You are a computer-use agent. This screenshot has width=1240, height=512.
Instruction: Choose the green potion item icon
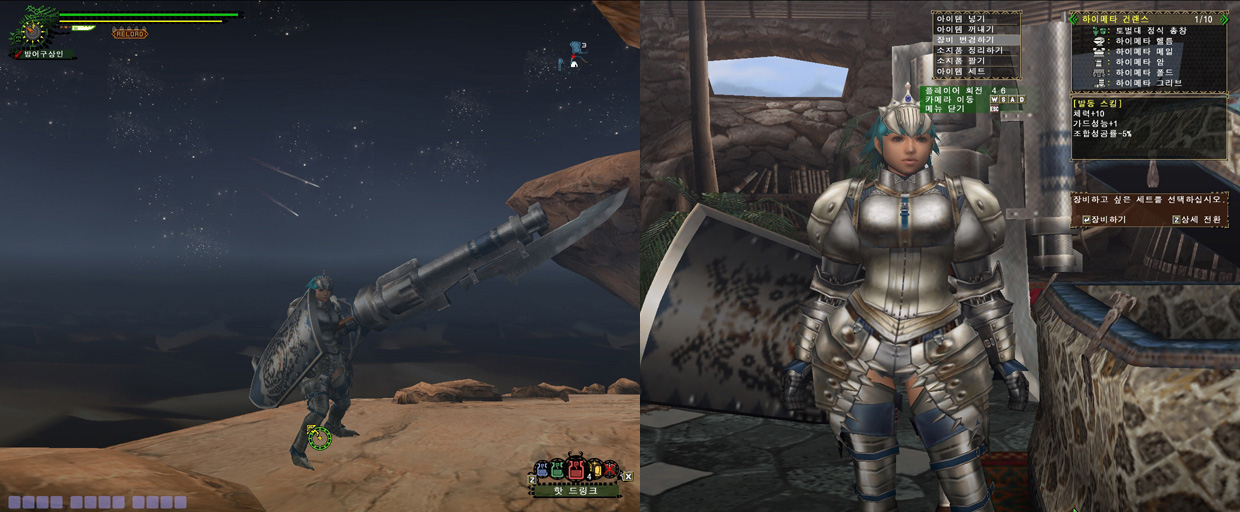pyautogui.click(x=558, y=469)
